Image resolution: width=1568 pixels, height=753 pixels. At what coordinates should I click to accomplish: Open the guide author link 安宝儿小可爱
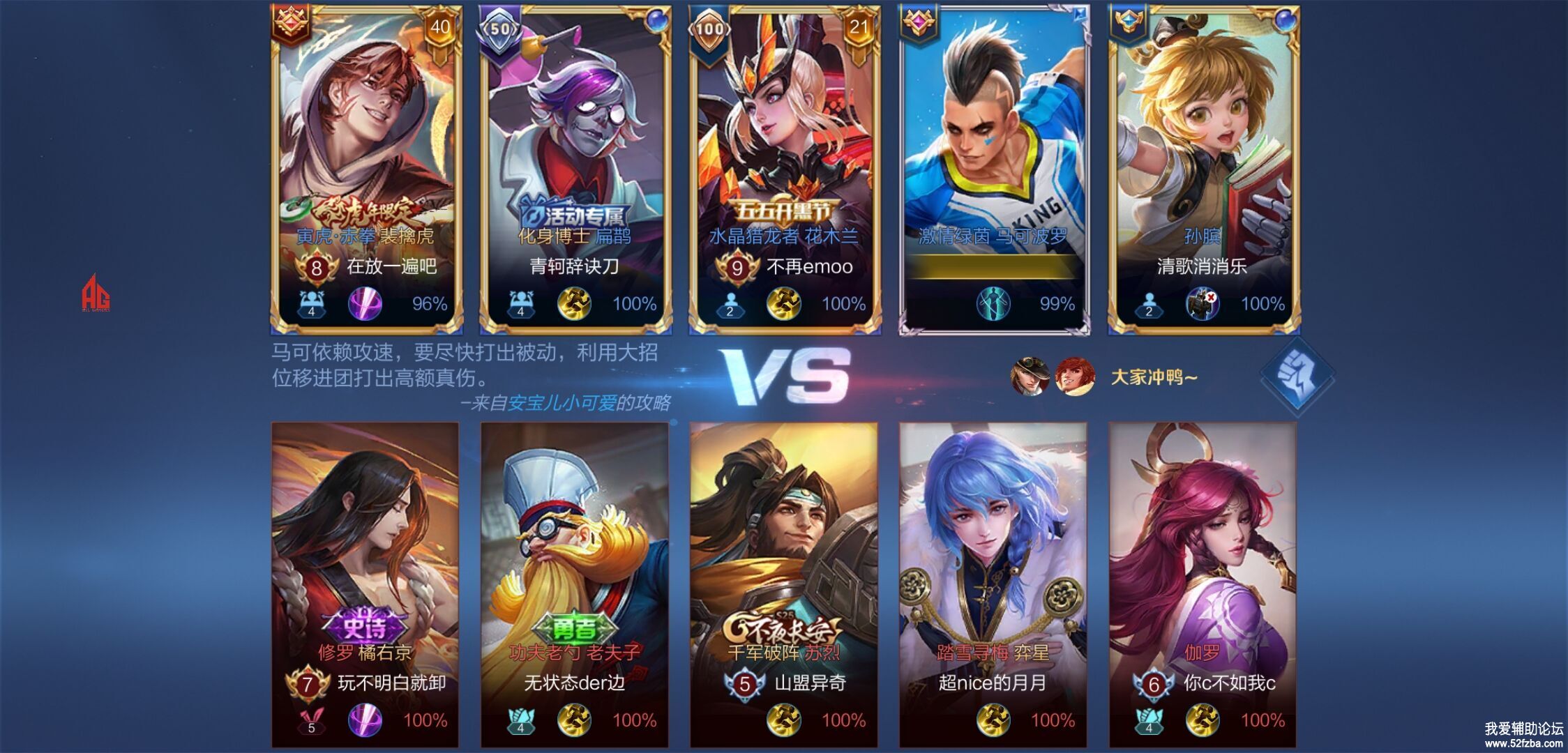point(561,403)
